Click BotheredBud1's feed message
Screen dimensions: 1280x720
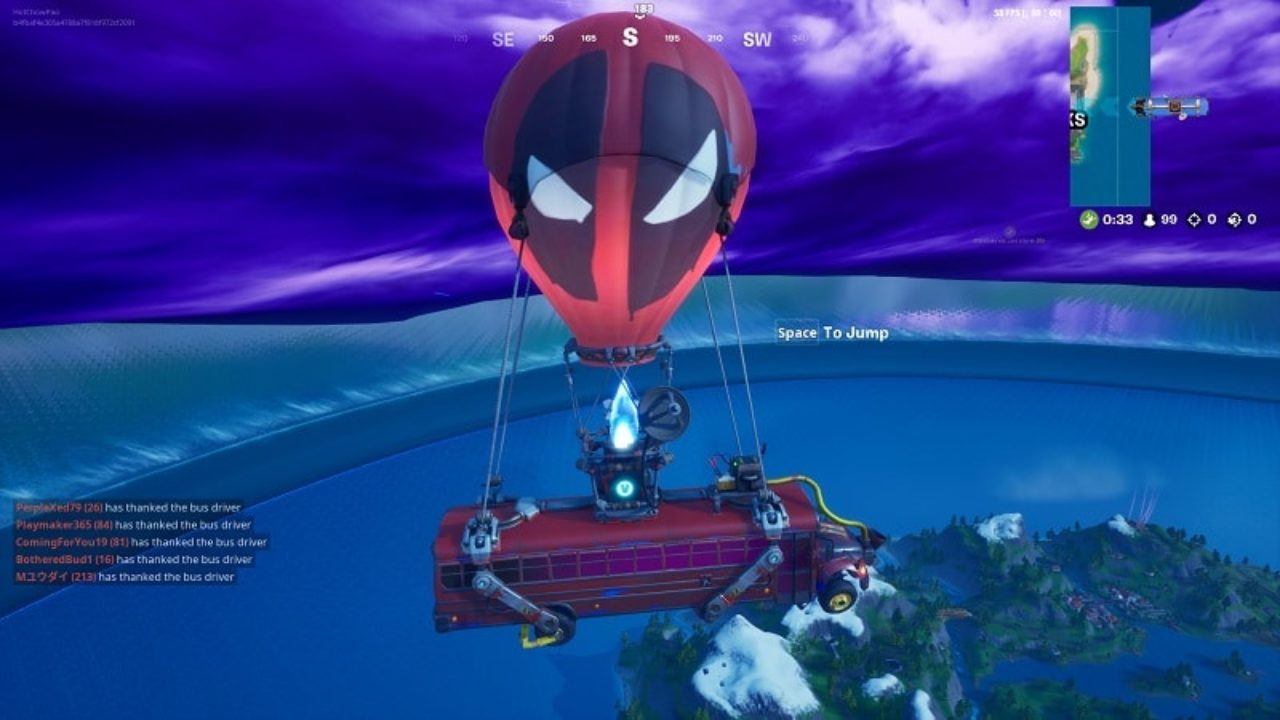(x=134, y=560)
